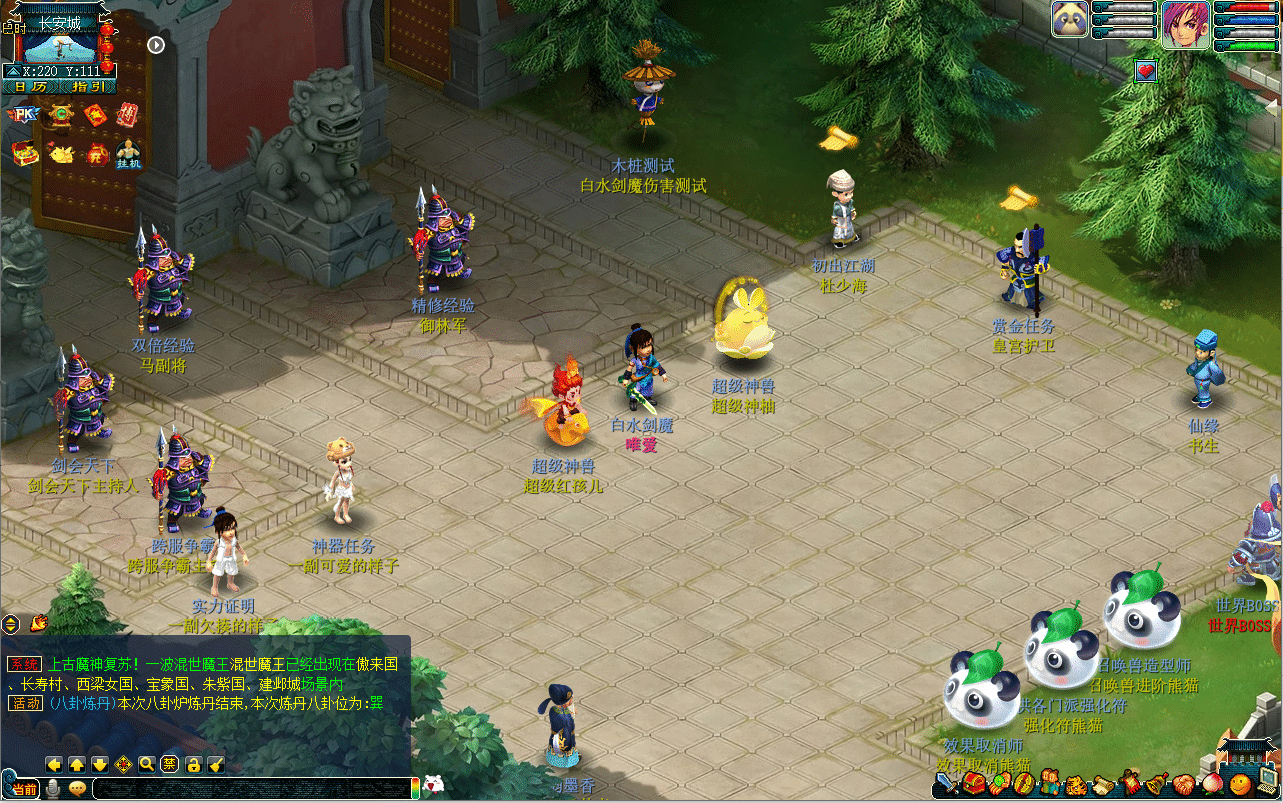
Task: Open the treasure chest of jewels icon
Action: click(24, 153)
